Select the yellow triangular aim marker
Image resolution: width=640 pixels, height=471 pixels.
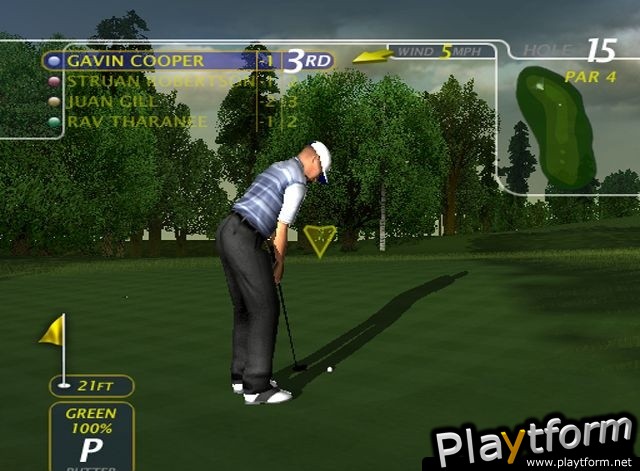[320, 241]
